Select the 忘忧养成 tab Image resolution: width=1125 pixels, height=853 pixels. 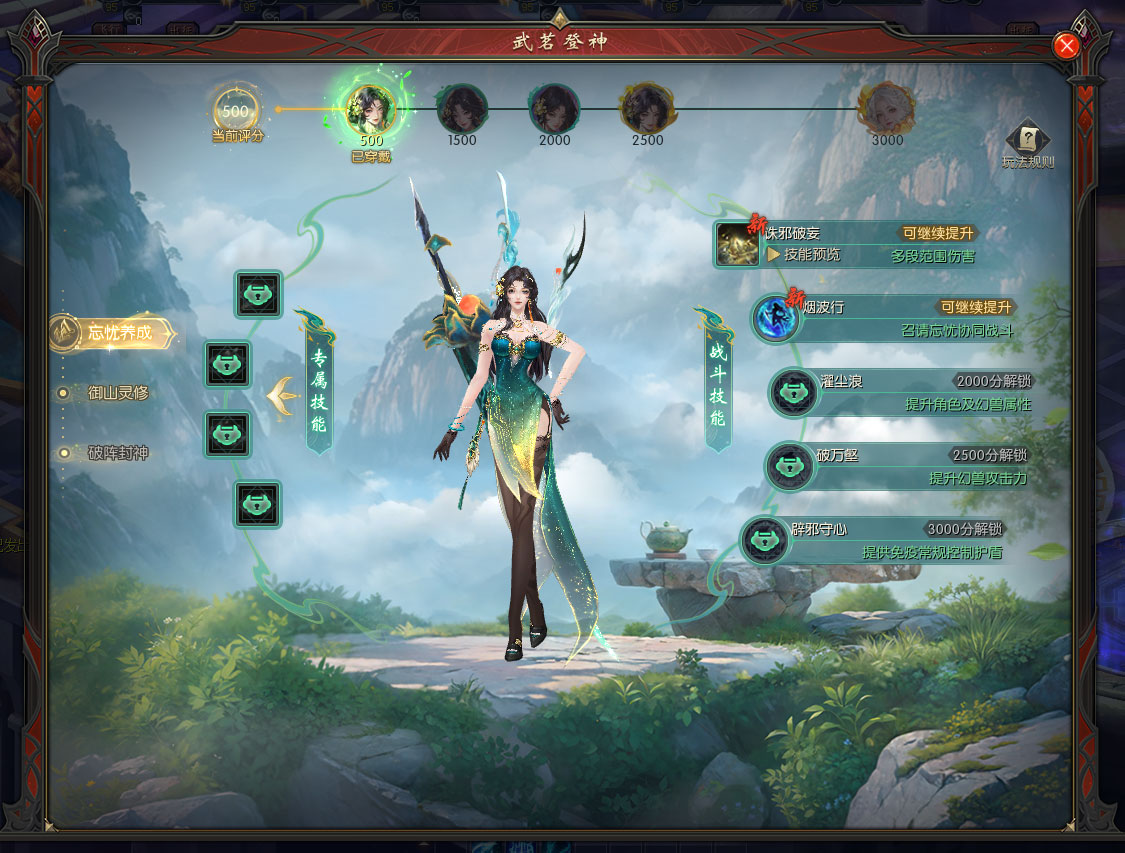[115, 333]
